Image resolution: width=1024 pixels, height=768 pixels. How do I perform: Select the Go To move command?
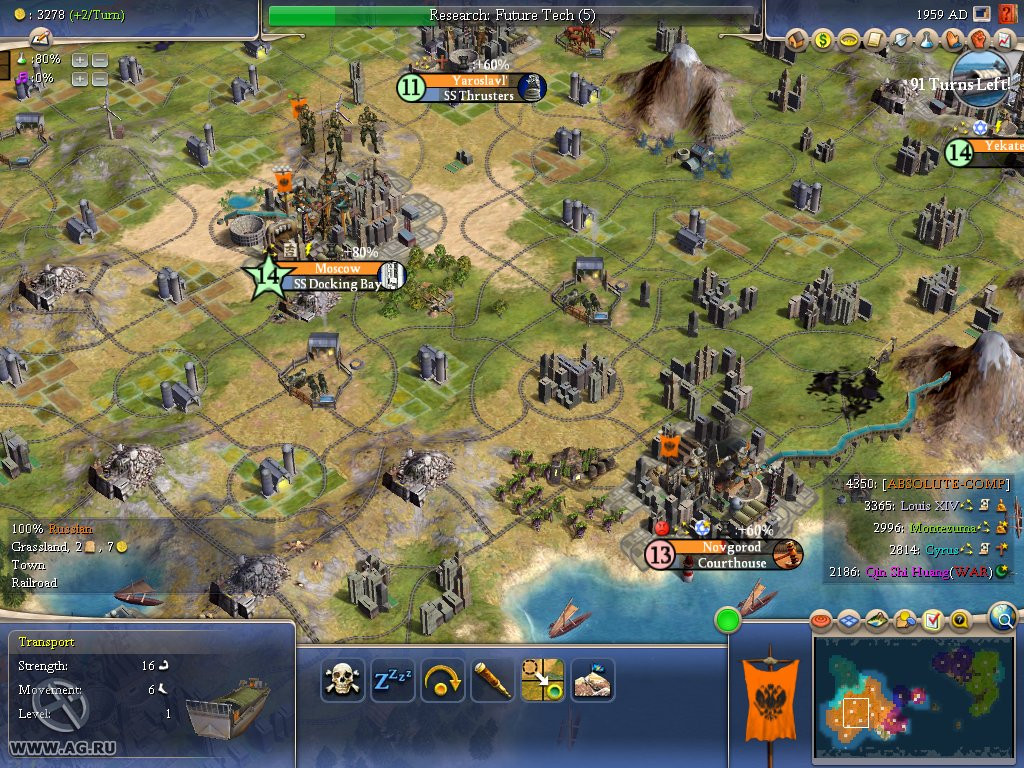pyautogui.click(x=542, y=681)
